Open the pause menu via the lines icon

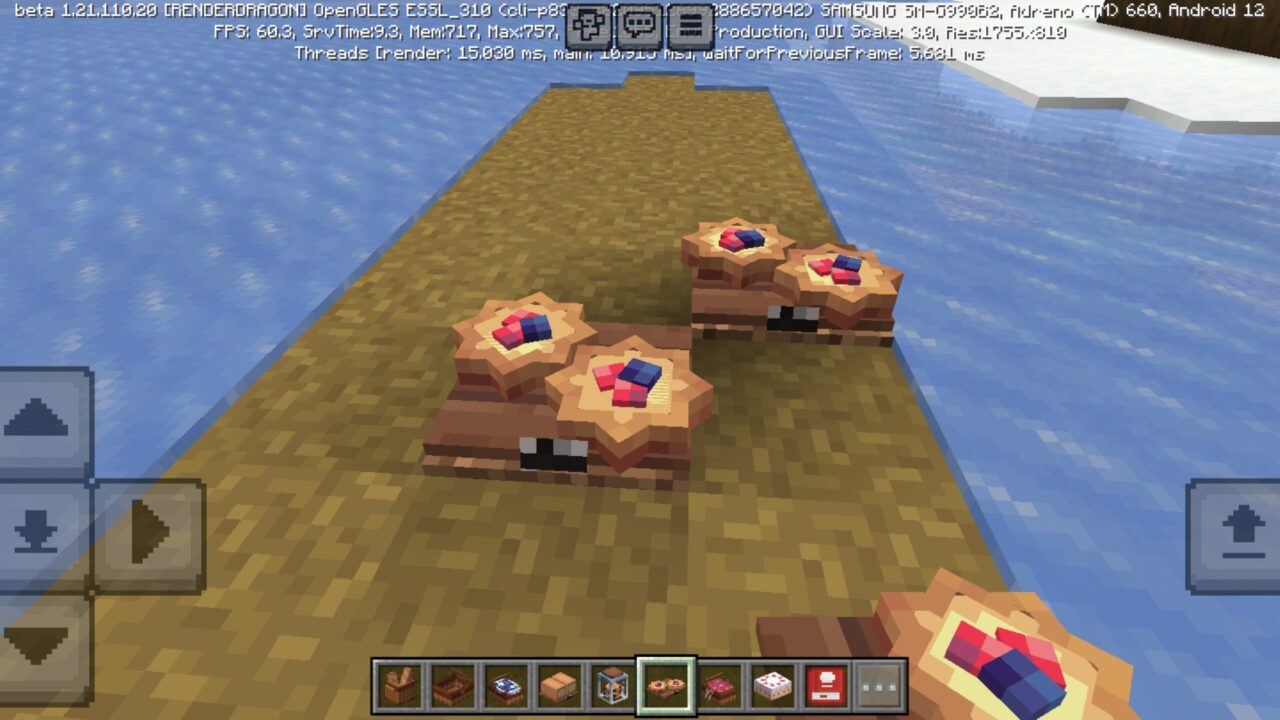pyautogui.click(x=690, y=21)
